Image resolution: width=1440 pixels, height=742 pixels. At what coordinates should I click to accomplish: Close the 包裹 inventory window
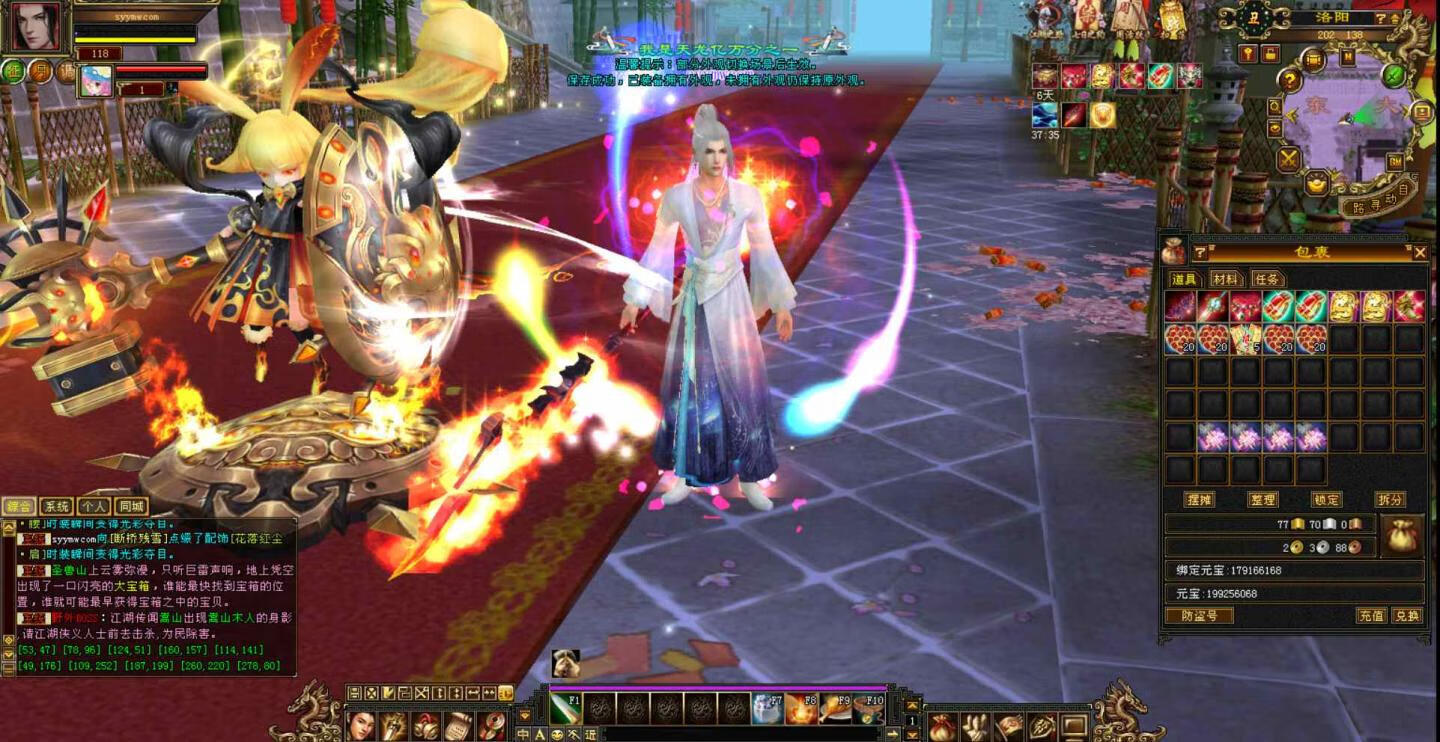(x=1420, y=253)
